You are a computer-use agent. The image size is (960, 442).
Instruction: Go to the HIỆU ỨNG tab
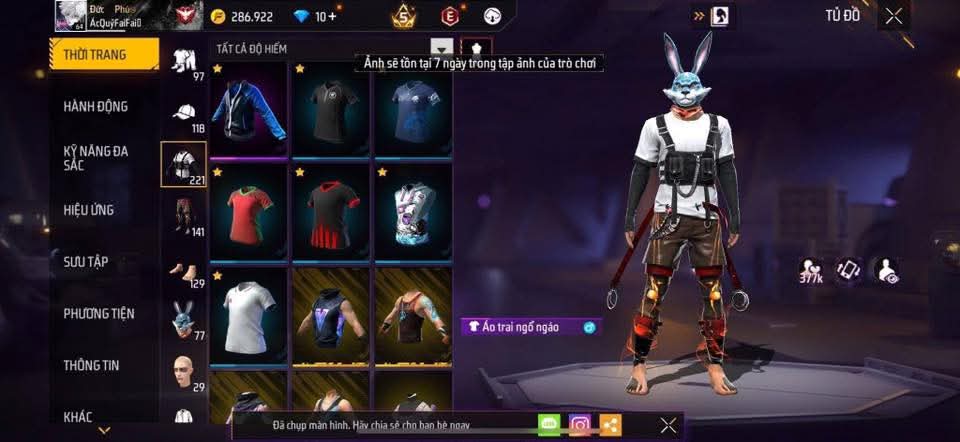click(x=89, y=210)
